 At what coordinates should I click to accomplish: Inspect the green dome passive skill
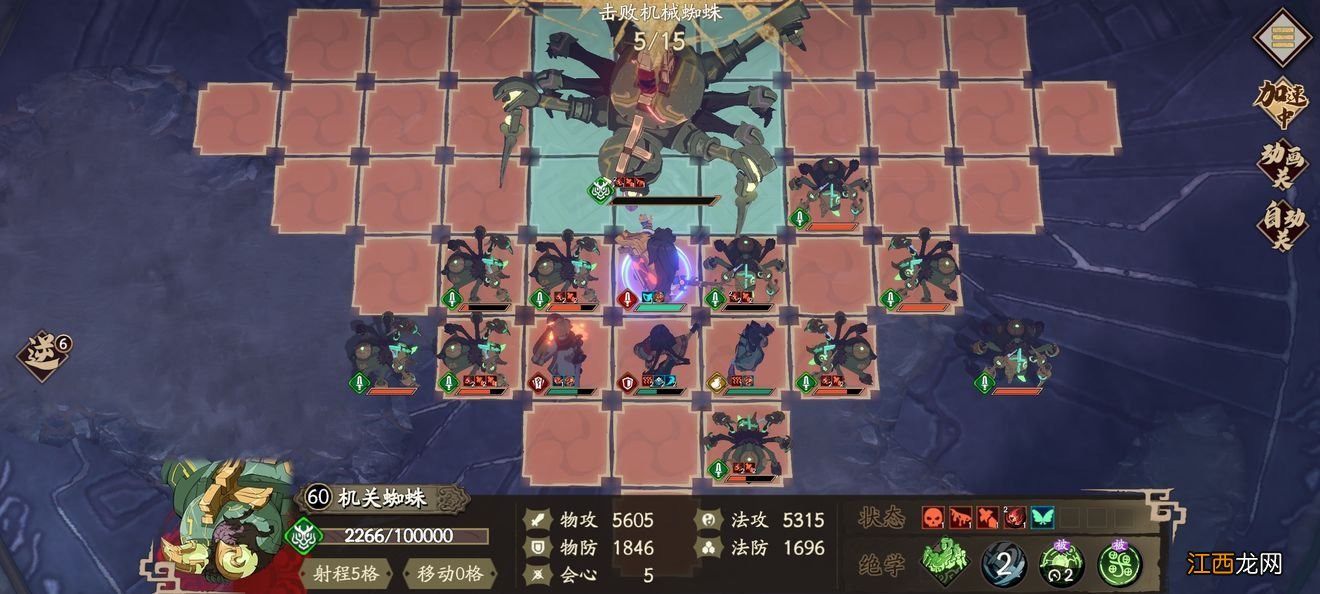click(1061, 563)
